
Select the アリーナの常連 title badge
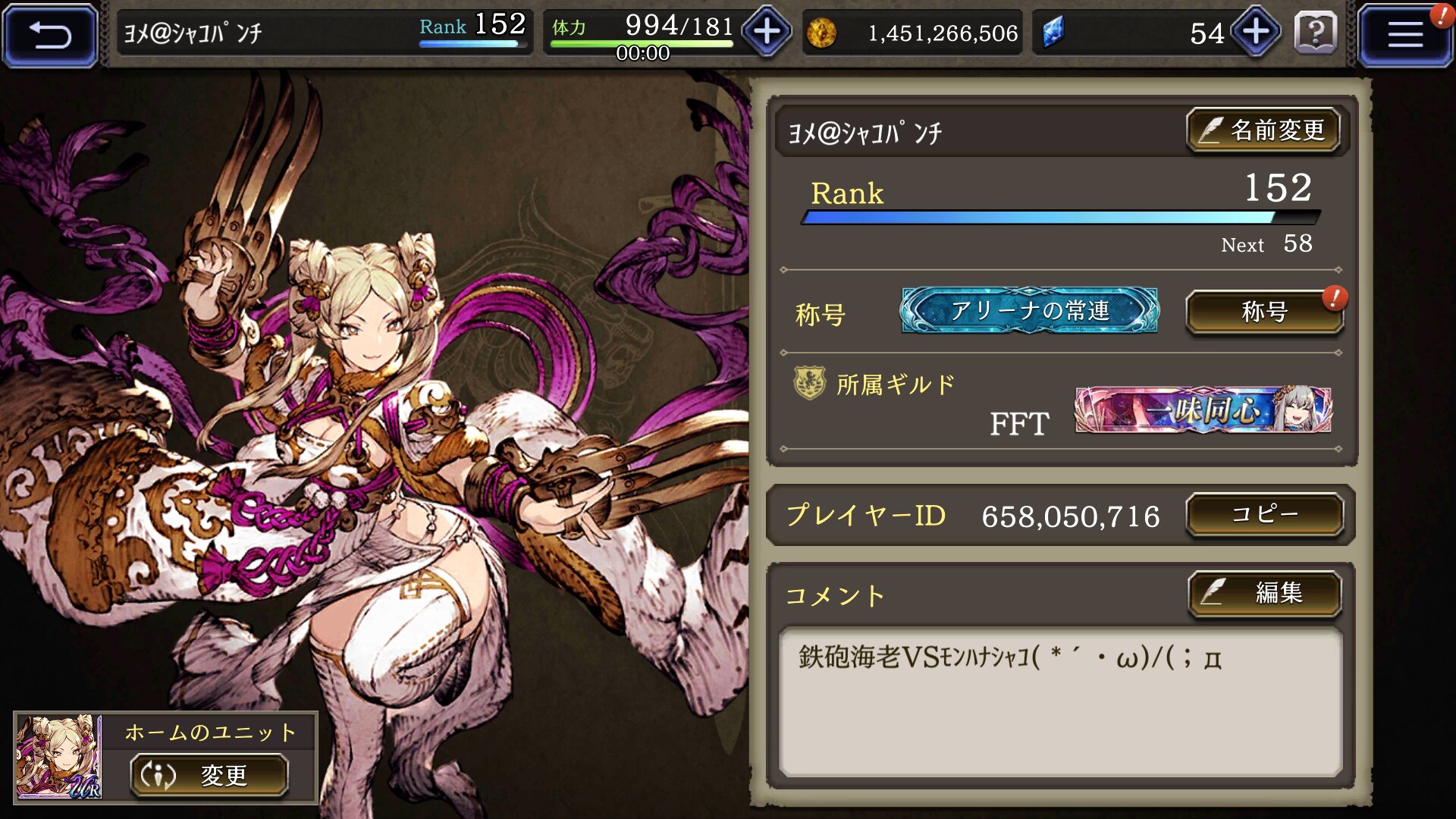click(1029, 310)
